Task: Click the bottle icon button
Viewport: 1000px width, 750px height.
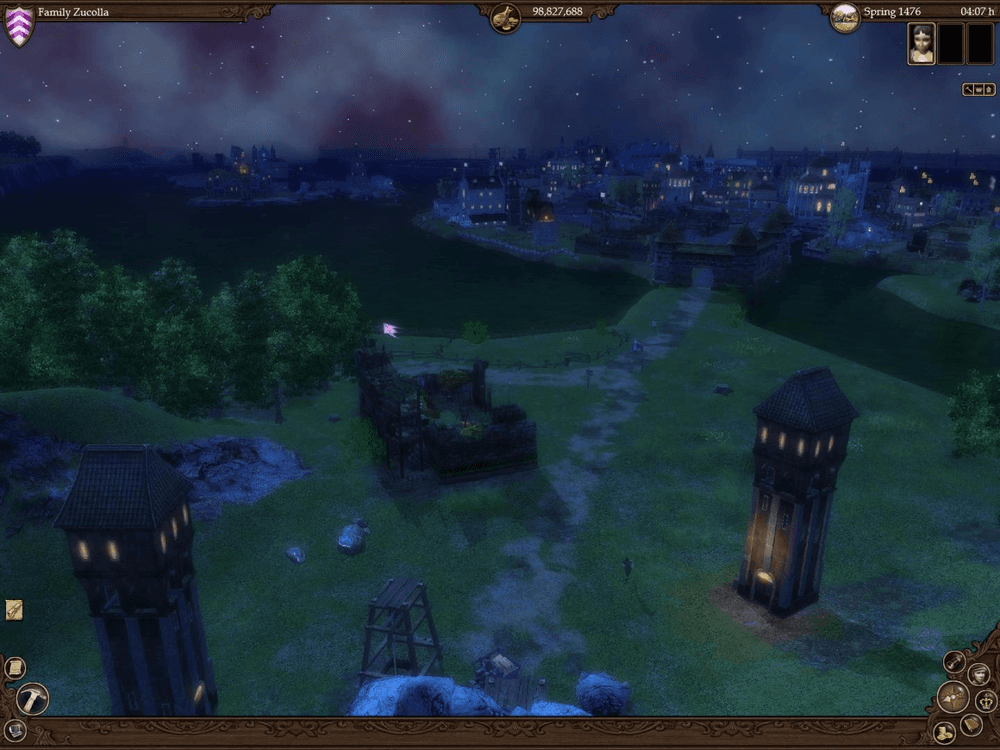Action: pos(955,662)
